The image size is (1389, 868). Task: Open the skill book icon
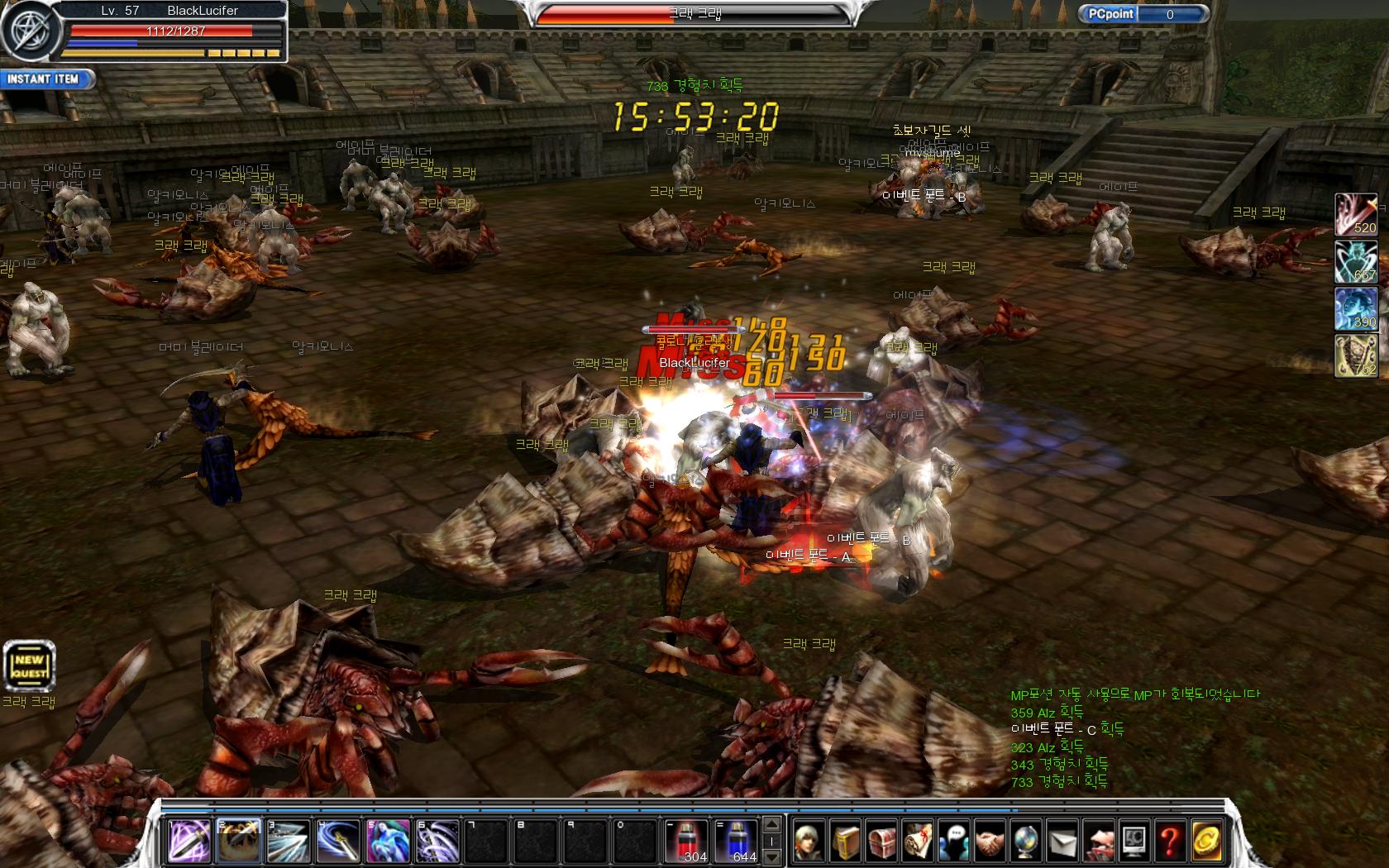[x=846, y=841]
